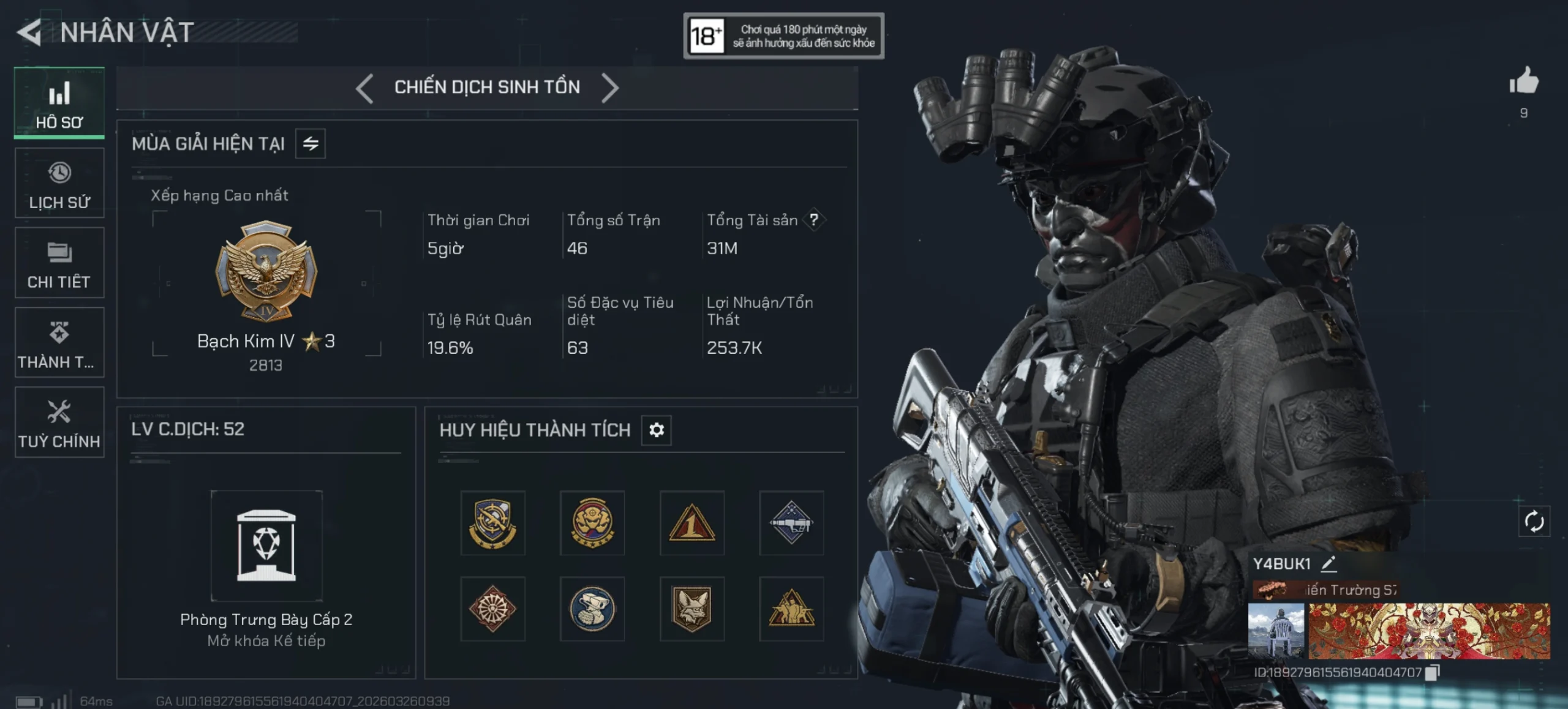Go back using the Nhân Vật arrow

29,32
